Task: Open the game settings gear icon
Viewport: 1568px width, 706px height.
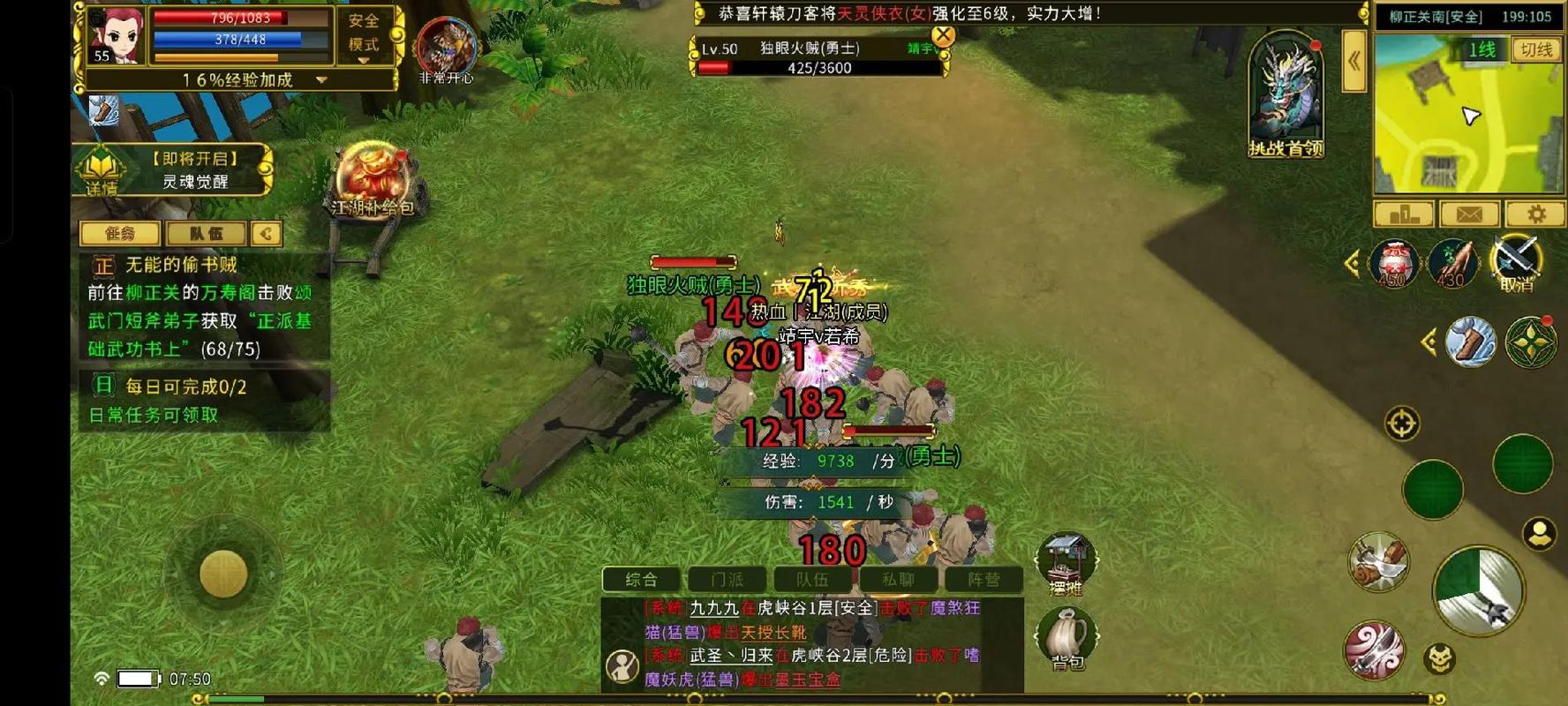Action: pos(1538,214)
